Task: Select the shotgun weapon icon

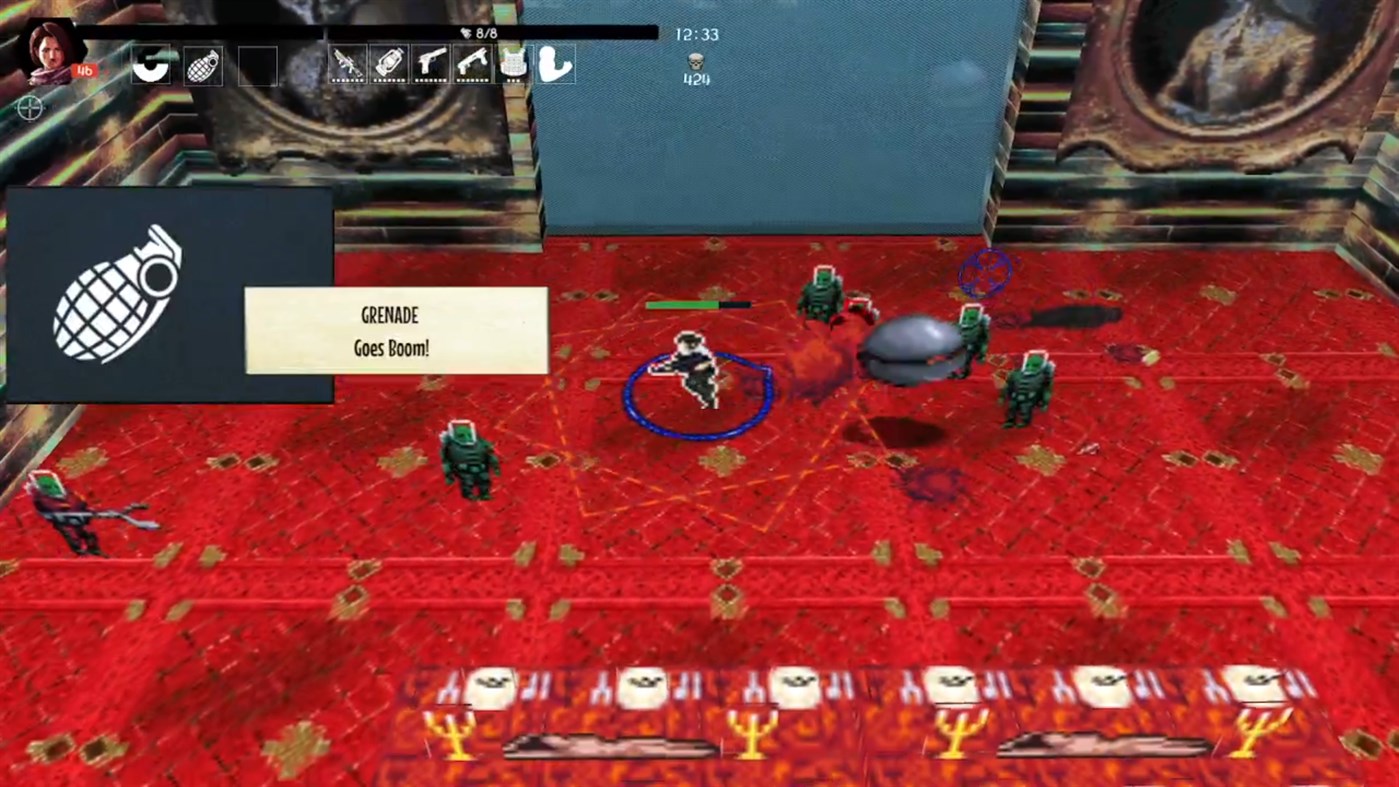Action: click(x=472, y=64)
